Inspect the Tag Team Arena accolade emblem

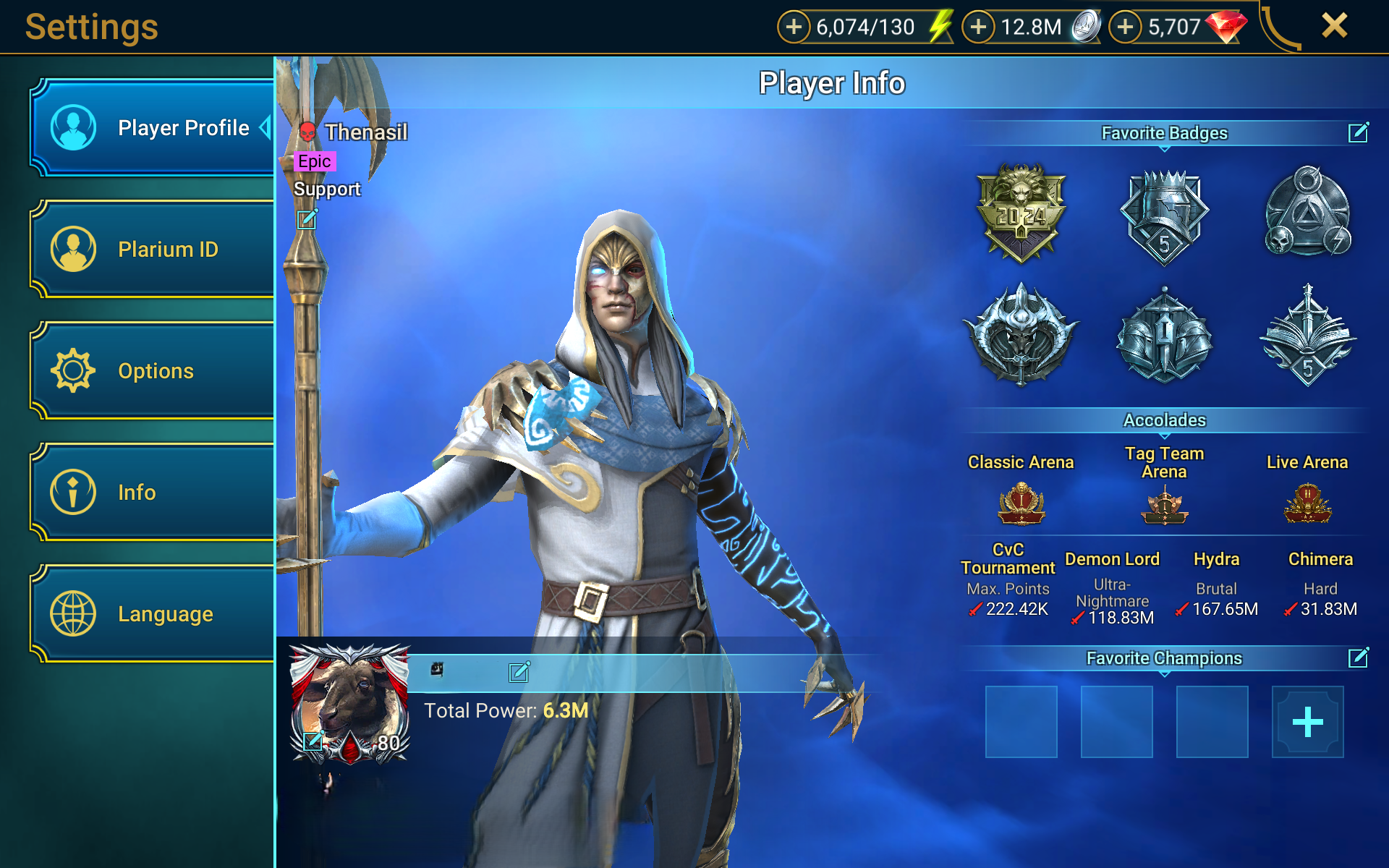point(1164,505)
